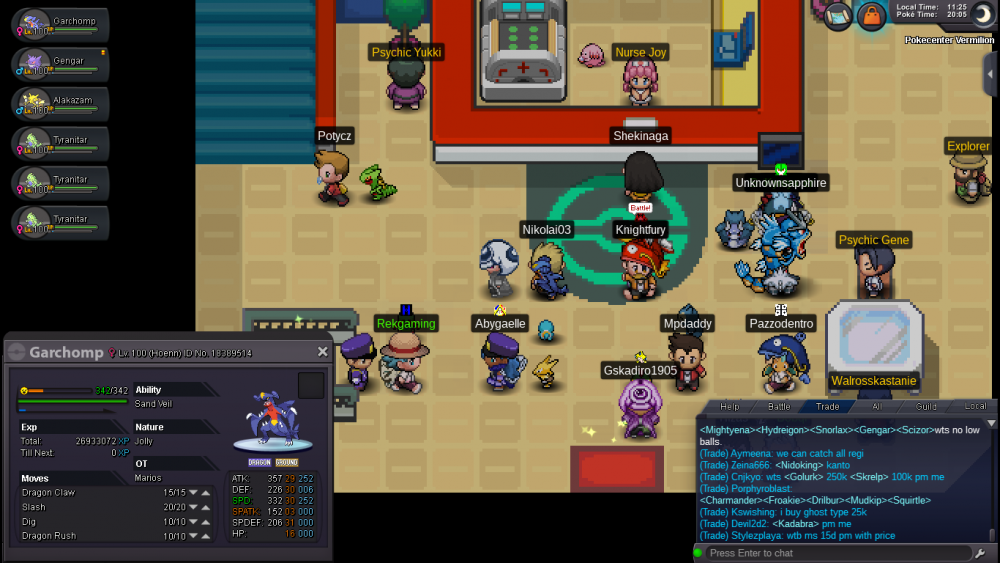Switch to the Local chat tab

[975, 406]
